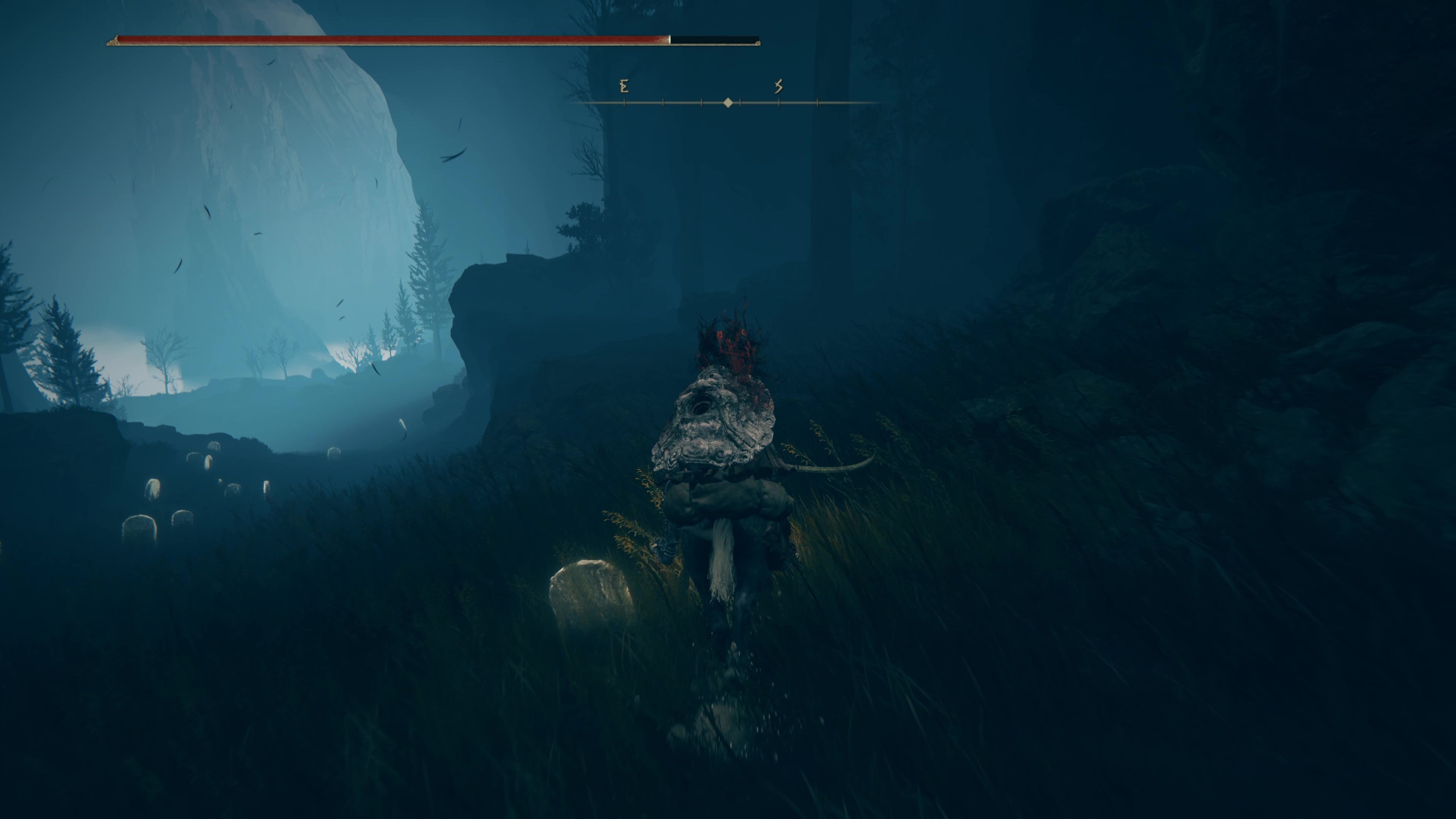Viewport: 1456px width, 819px height.
Task: Click the South rune on the compass
Action: pos(778,86)
